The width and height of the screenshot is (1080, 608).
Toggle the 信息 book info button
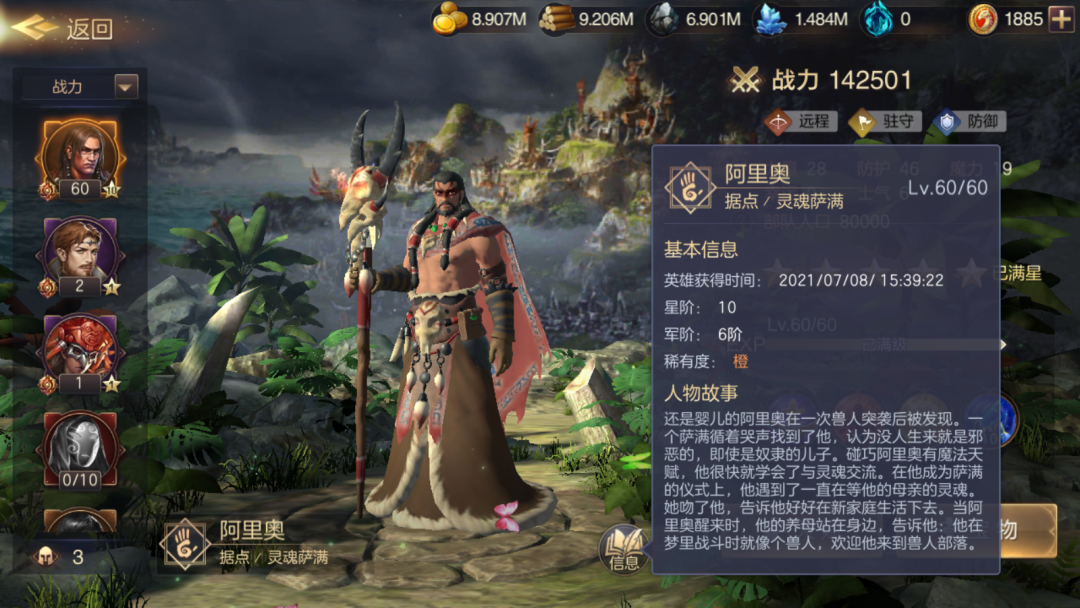[625, 549]
